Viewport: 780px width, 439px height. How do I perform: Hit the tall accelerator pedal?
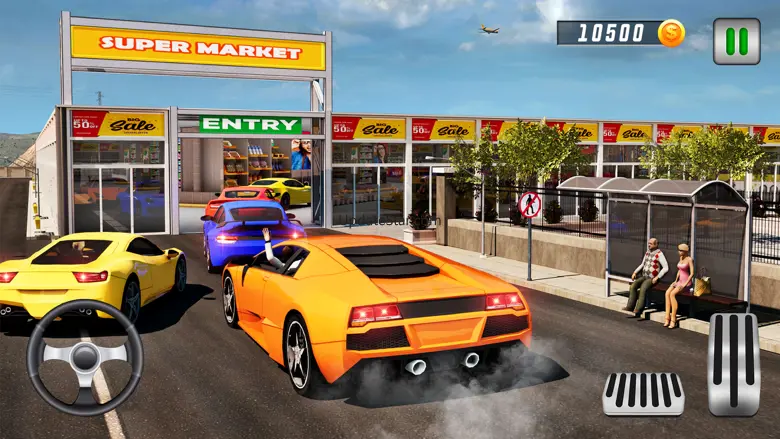pyautogui.click(x=734, y=364)
